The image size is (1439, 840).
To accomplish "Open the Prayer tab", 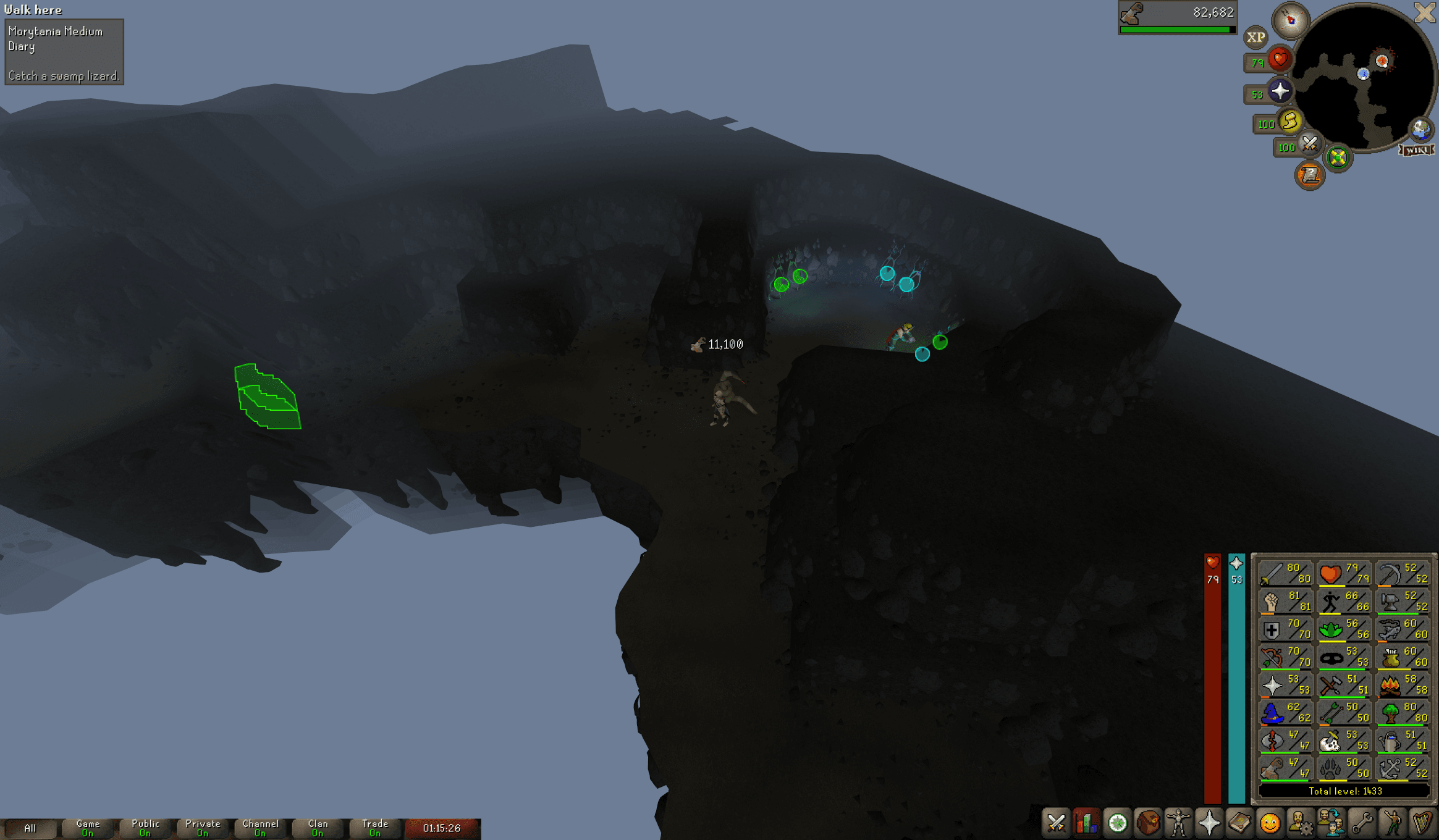I will (x=1209, y=823).
